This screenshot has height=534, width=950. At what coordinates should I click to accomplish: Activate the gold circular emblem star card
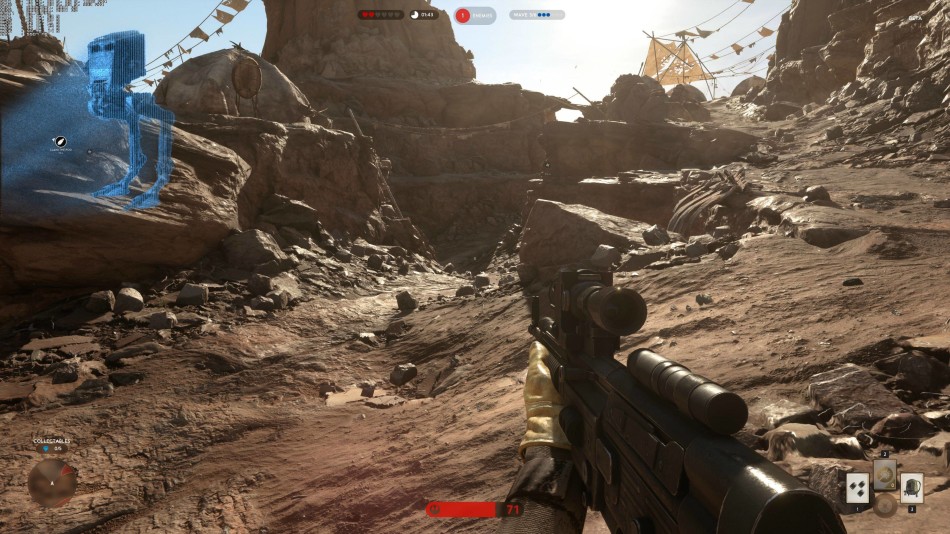(885, 474)
